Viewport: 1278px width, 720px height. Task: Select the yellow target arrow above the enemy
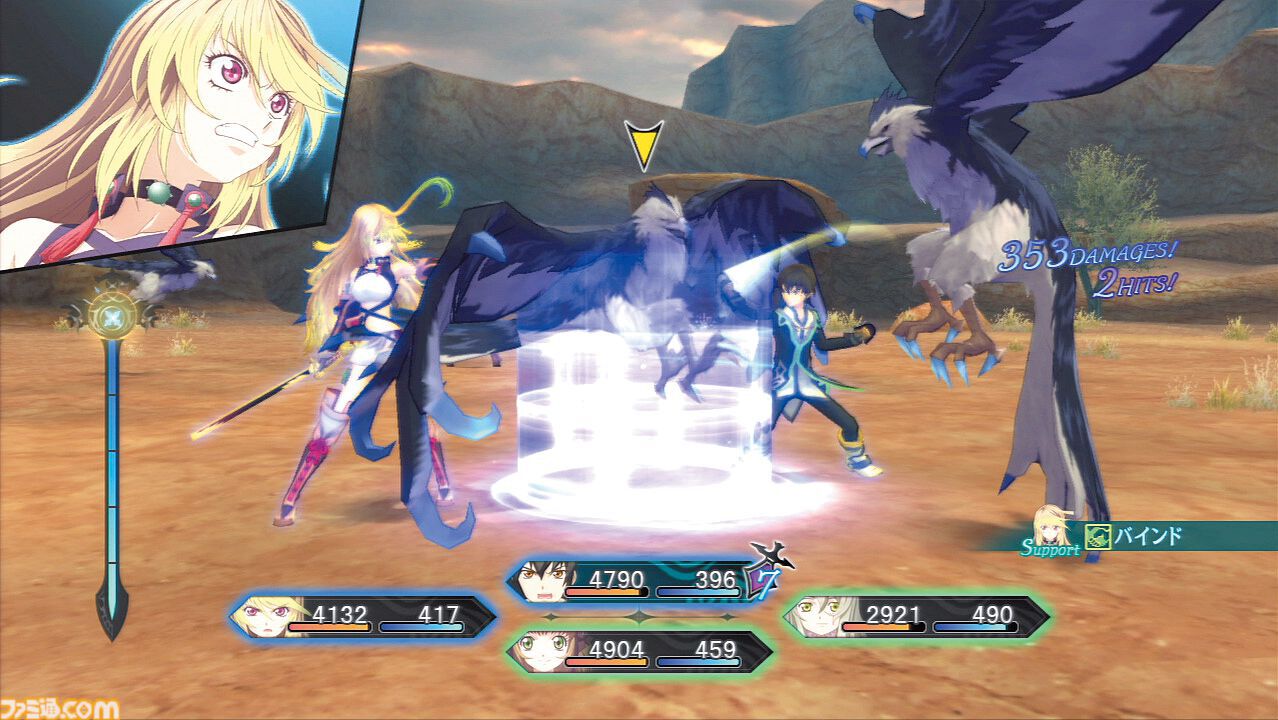pyautogui.click(x=644, y=145)
